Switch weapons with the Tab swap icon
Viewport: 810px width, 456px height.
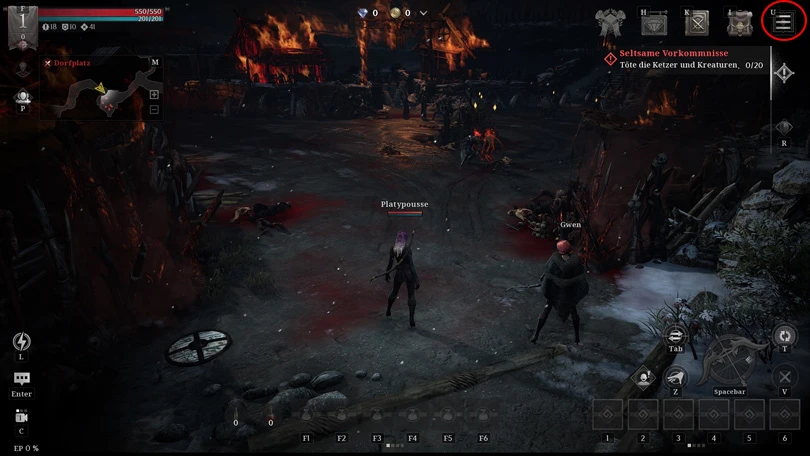pos(675,336)
